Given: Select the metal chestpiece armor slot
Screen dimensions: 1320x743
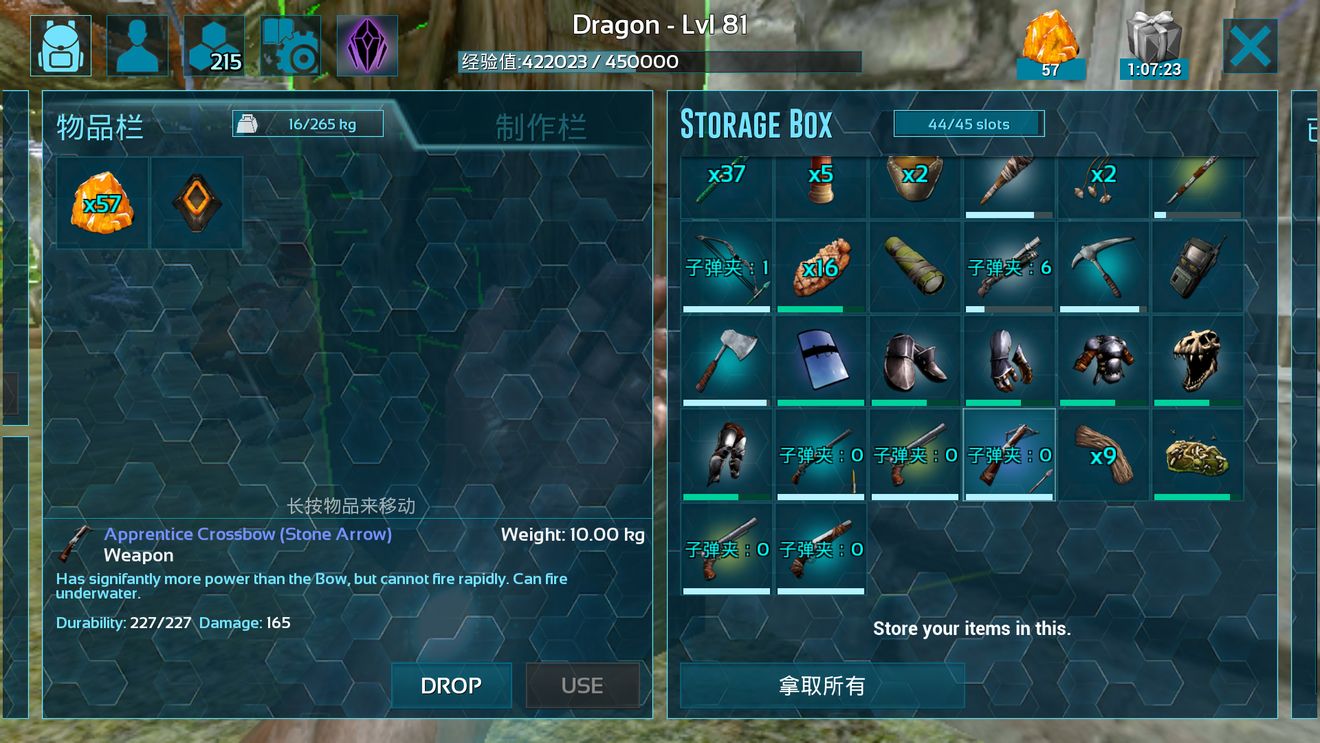Looking at the screenshot, I should (x=1102, y=360).
